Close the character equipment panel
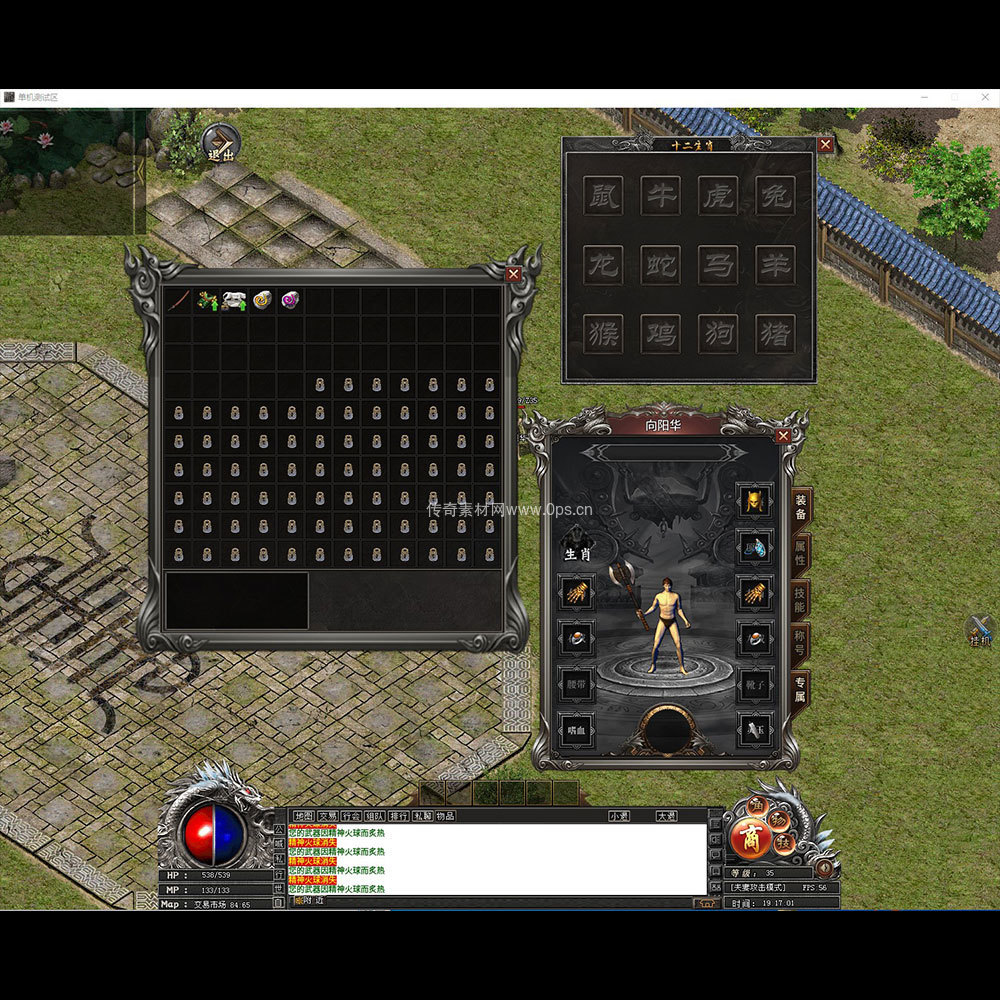The height and width of the screenshot is (1000, 1000). (784, 435)
